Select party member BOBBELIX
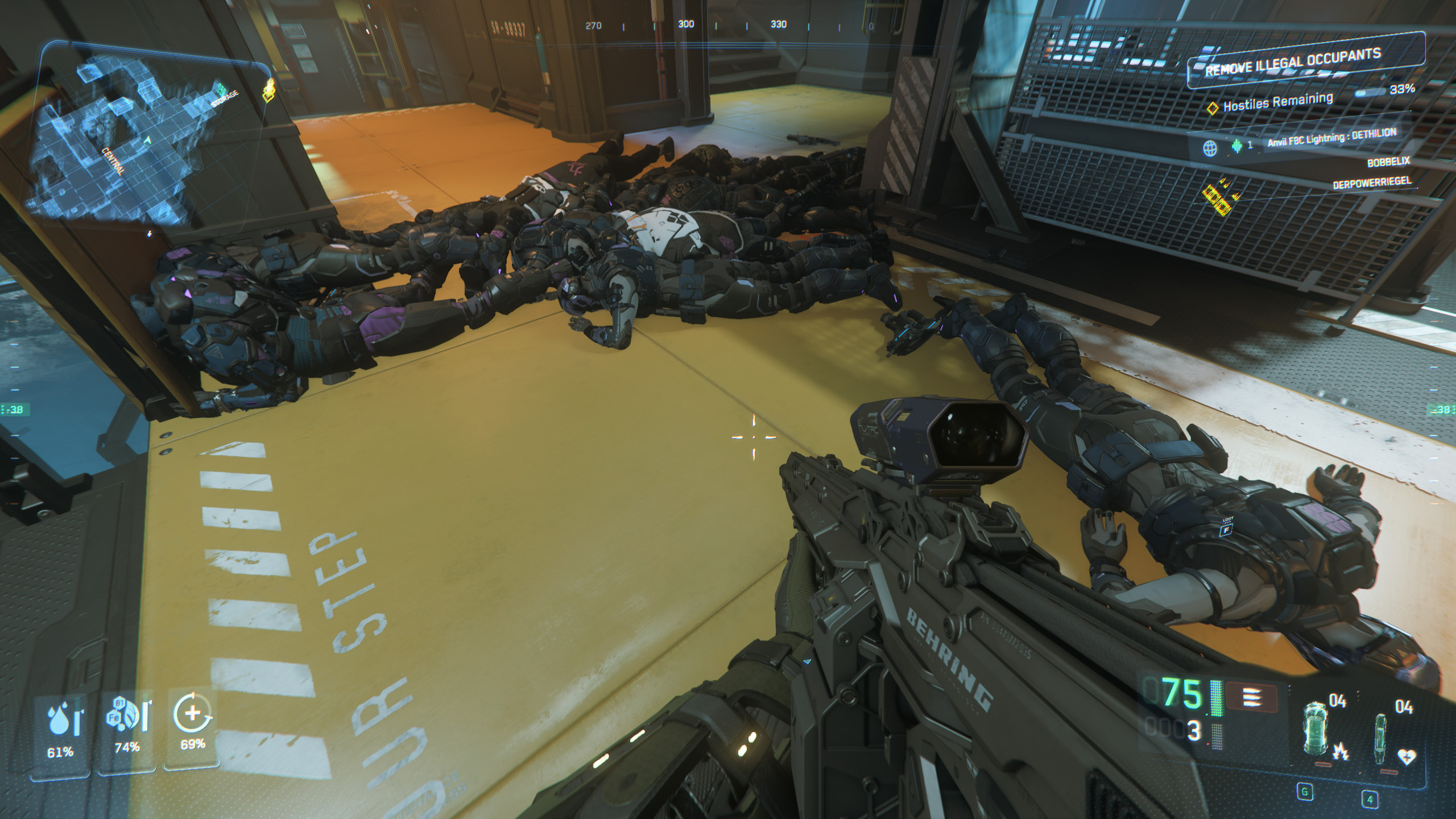The width and height of the screenshot is (1456, 819). coord(1388,162)
